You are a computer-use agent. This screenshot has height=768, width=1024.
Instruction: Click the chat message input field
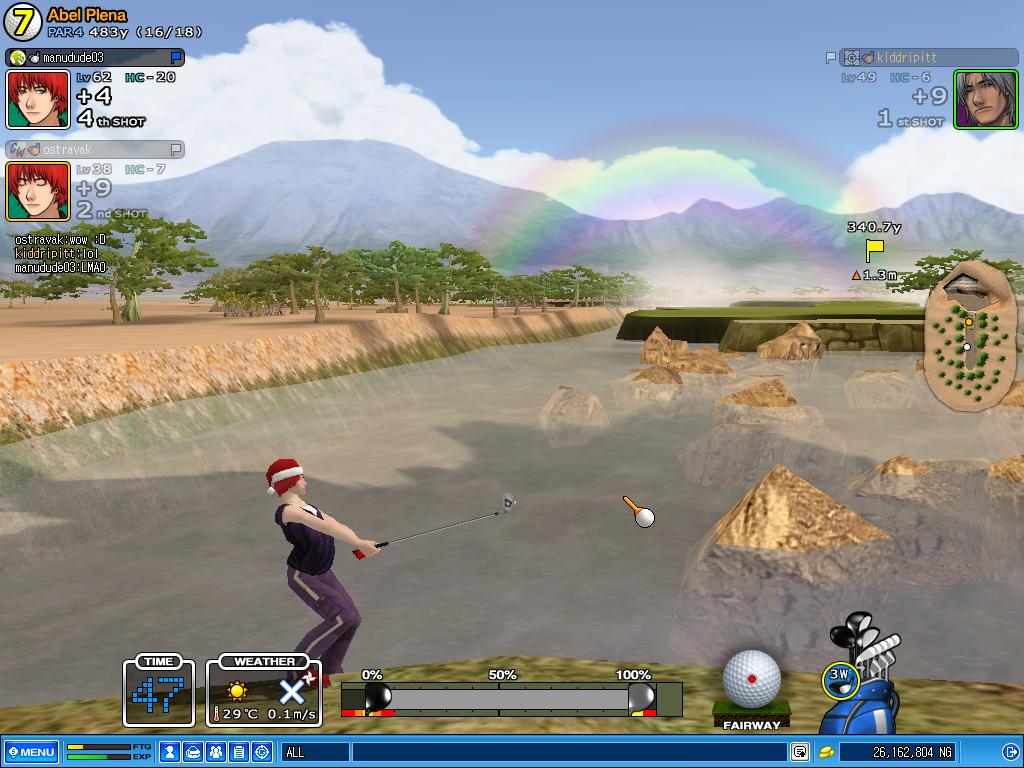[570, 752]
